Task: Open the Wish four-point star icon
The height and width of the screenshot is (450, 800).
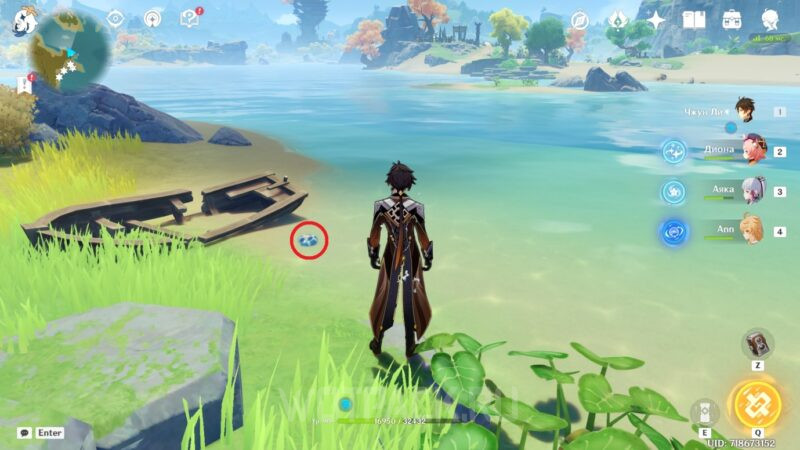Action: (x=656, y=20)
